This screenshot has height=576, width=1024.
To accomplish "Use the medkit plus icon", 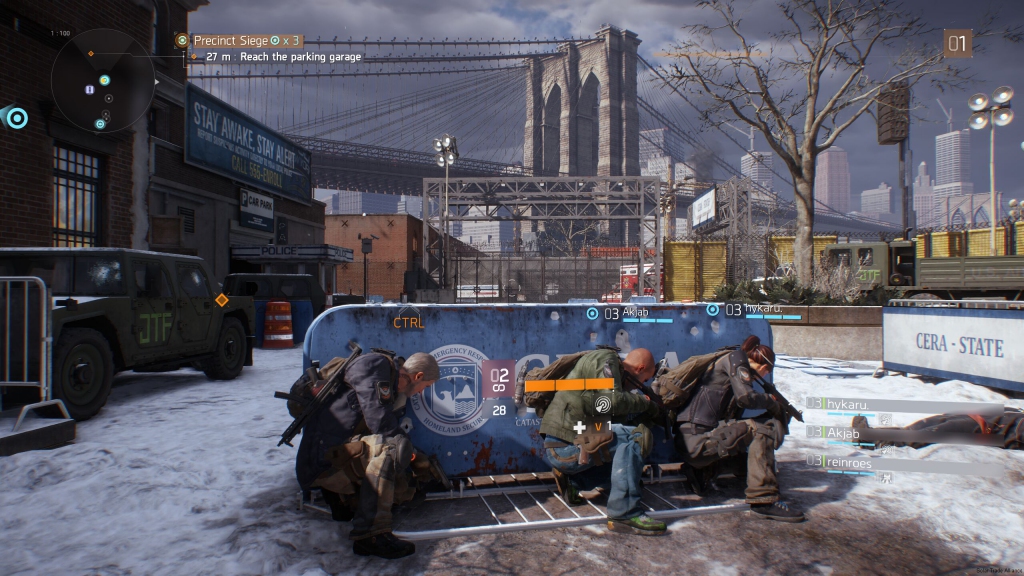I will tap(579, 427).
